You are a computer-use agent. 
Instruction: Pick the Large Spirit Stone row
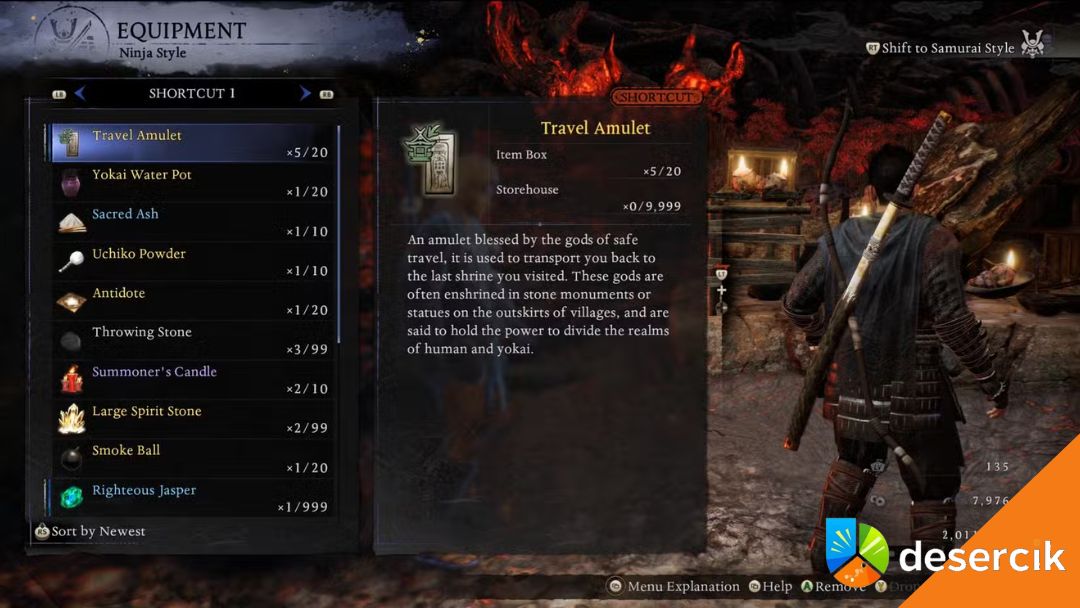[192, 419]
